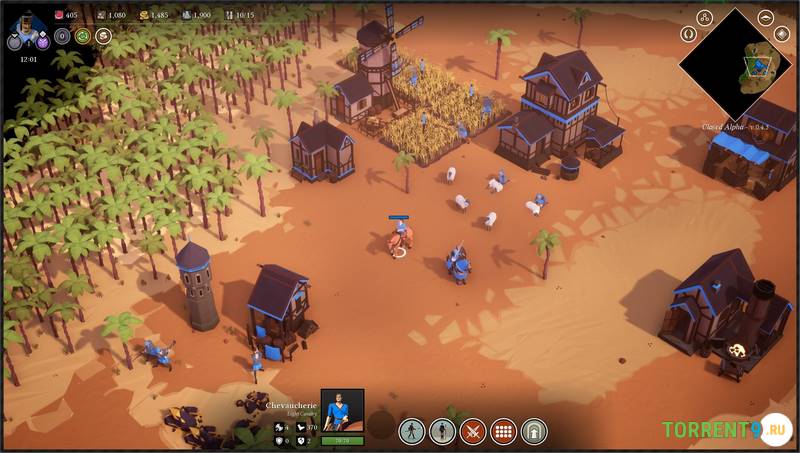Toggle the three-dots minimap button
Image resolution: width=800 pixels, height=453 pixels.
703,16
